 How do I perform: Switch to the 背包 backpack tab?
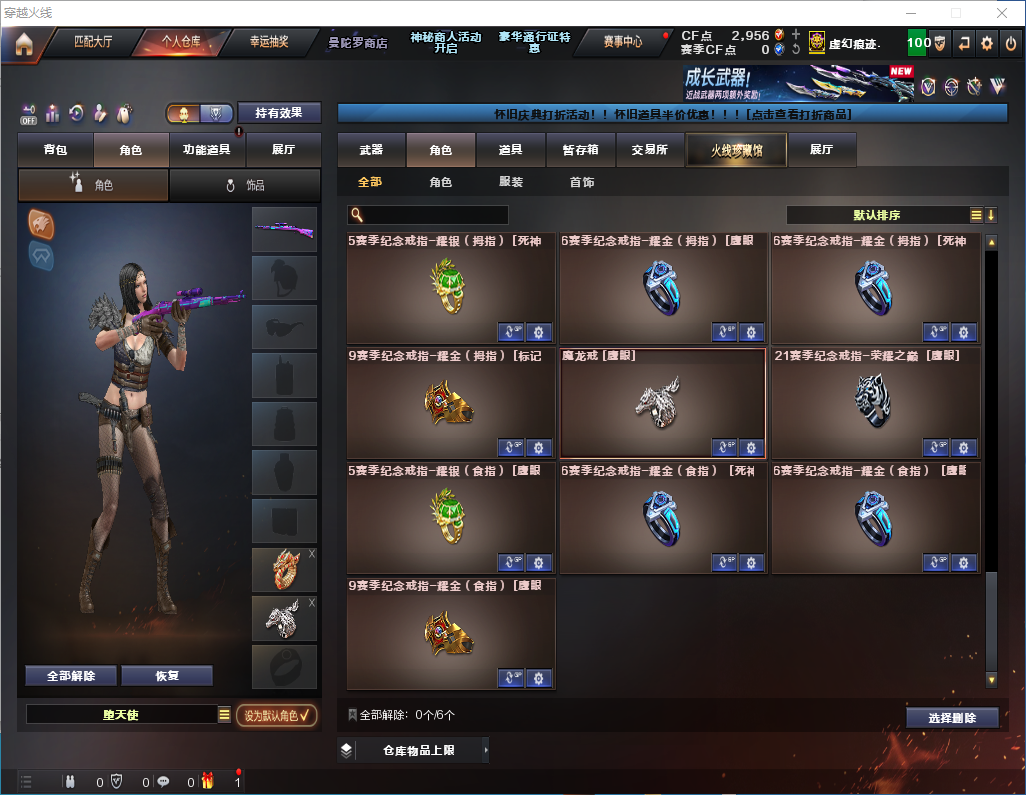tap(56, 150)
